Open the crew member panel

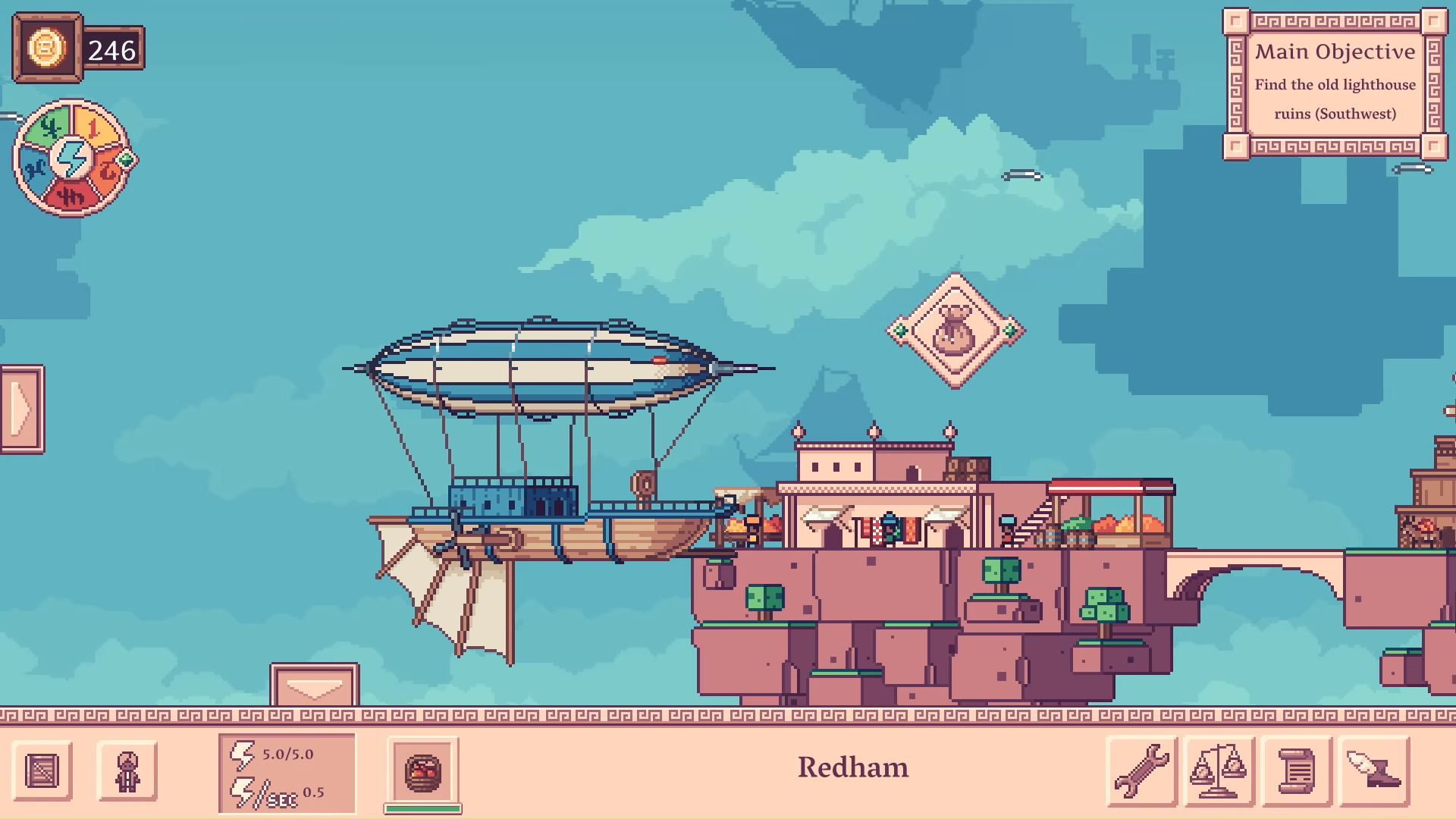[127, 771]
